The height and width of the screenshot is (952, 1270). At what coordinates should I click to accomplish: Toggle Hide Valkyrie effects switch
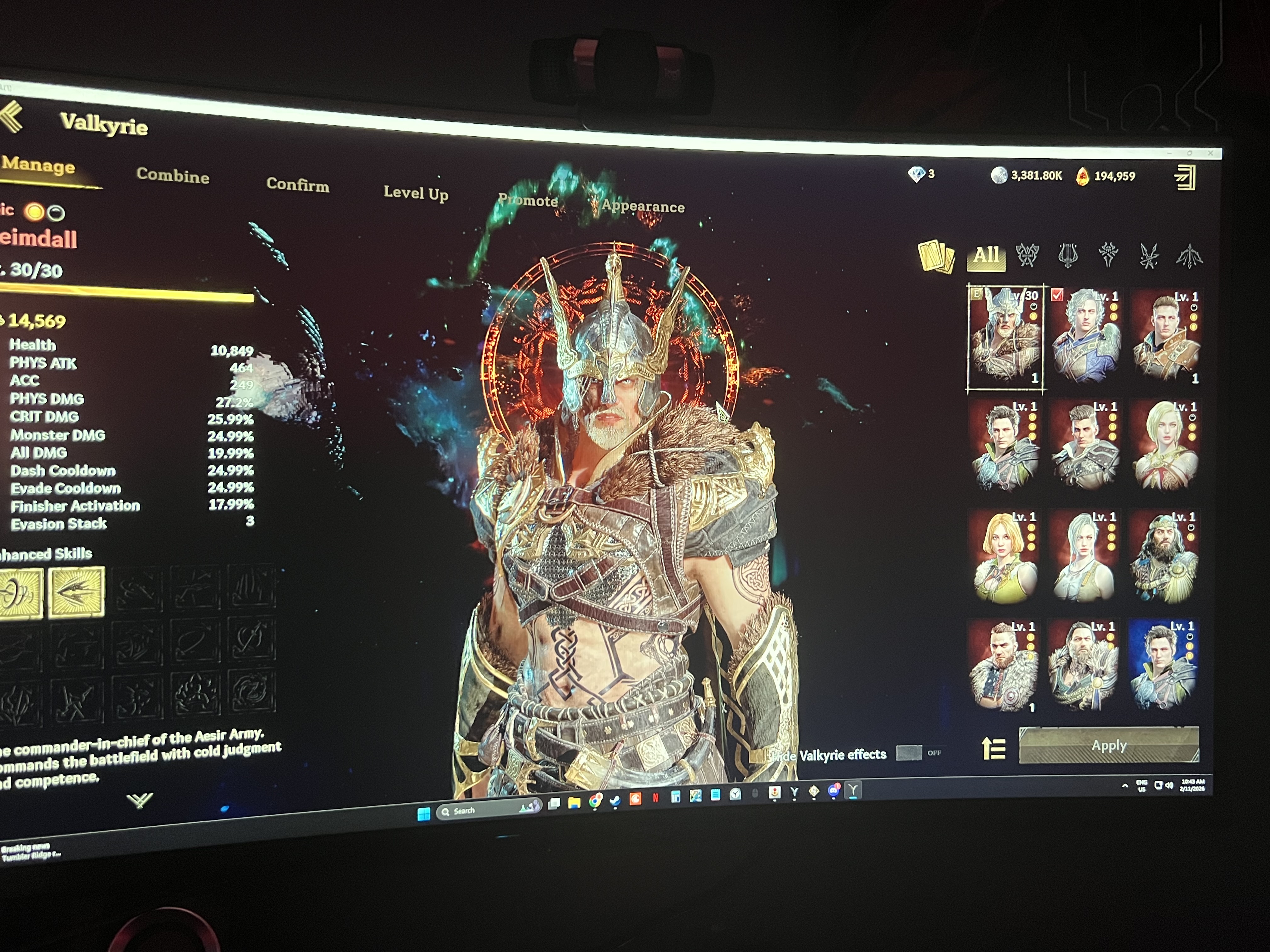pos(909,753)
